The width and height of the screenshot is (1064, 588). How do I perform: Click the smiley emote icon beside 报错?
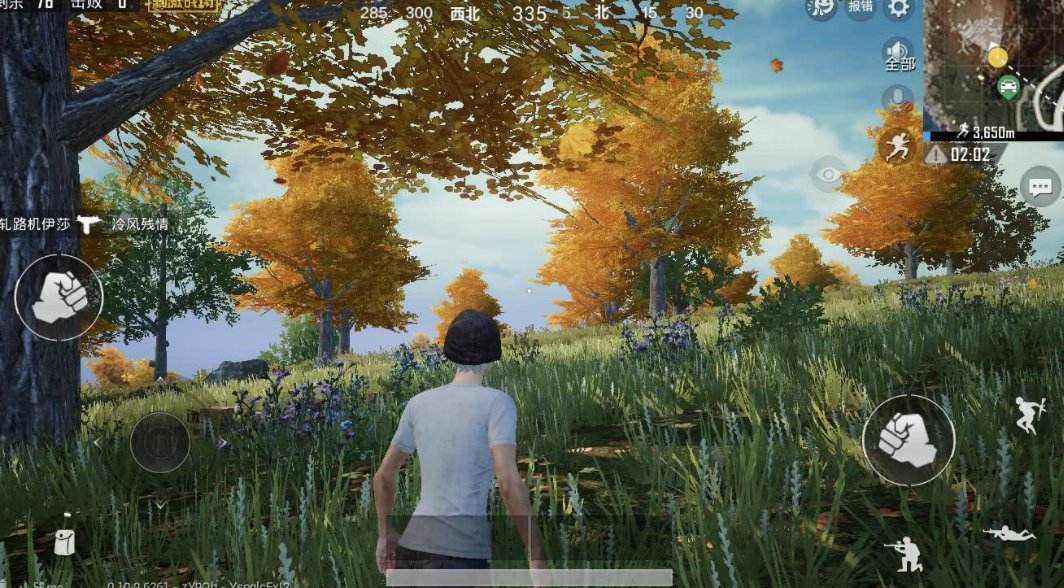pyautogui.click(x=821, y=8)
